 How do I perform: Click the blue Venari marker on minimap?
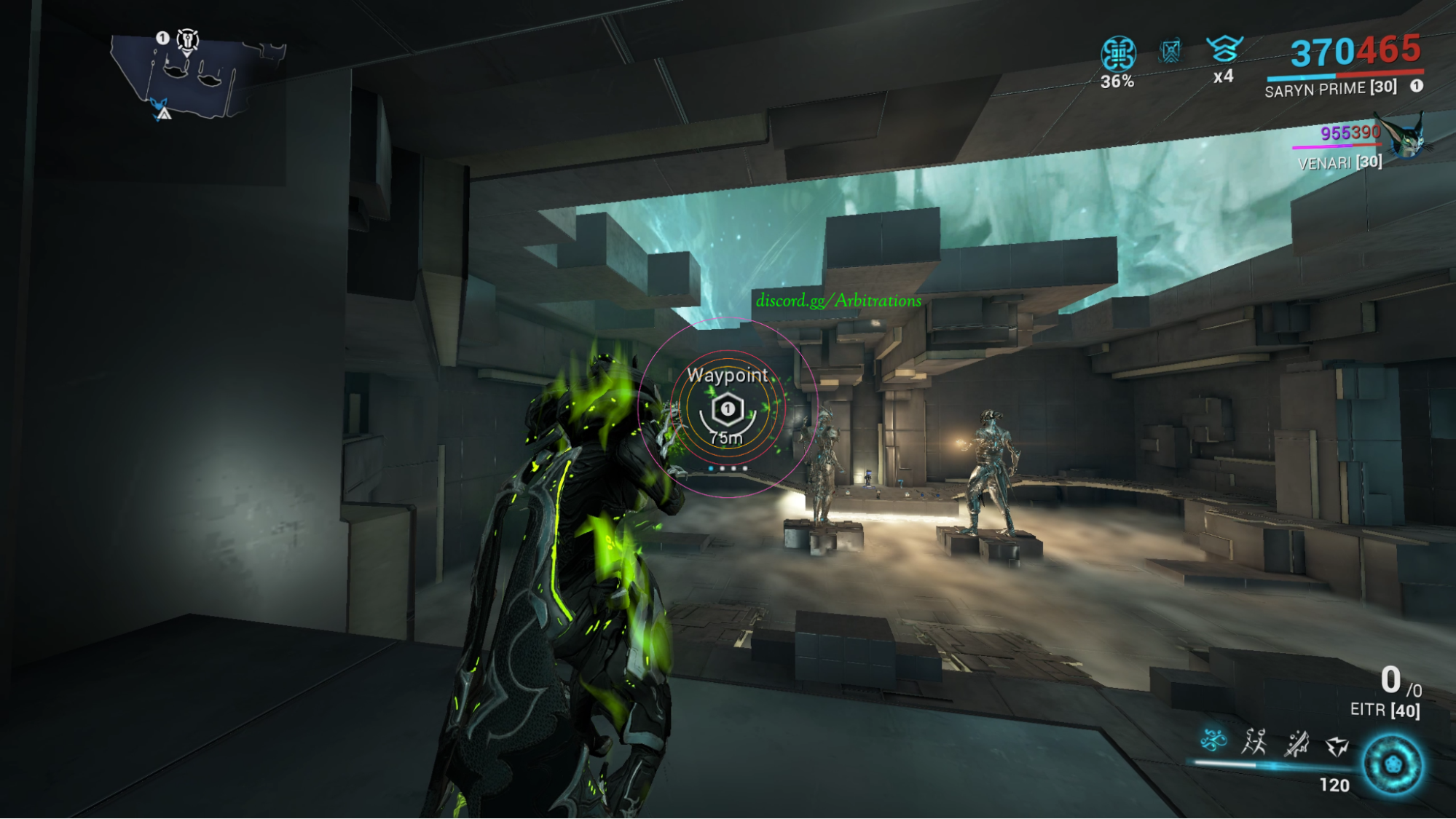point(158,105)
